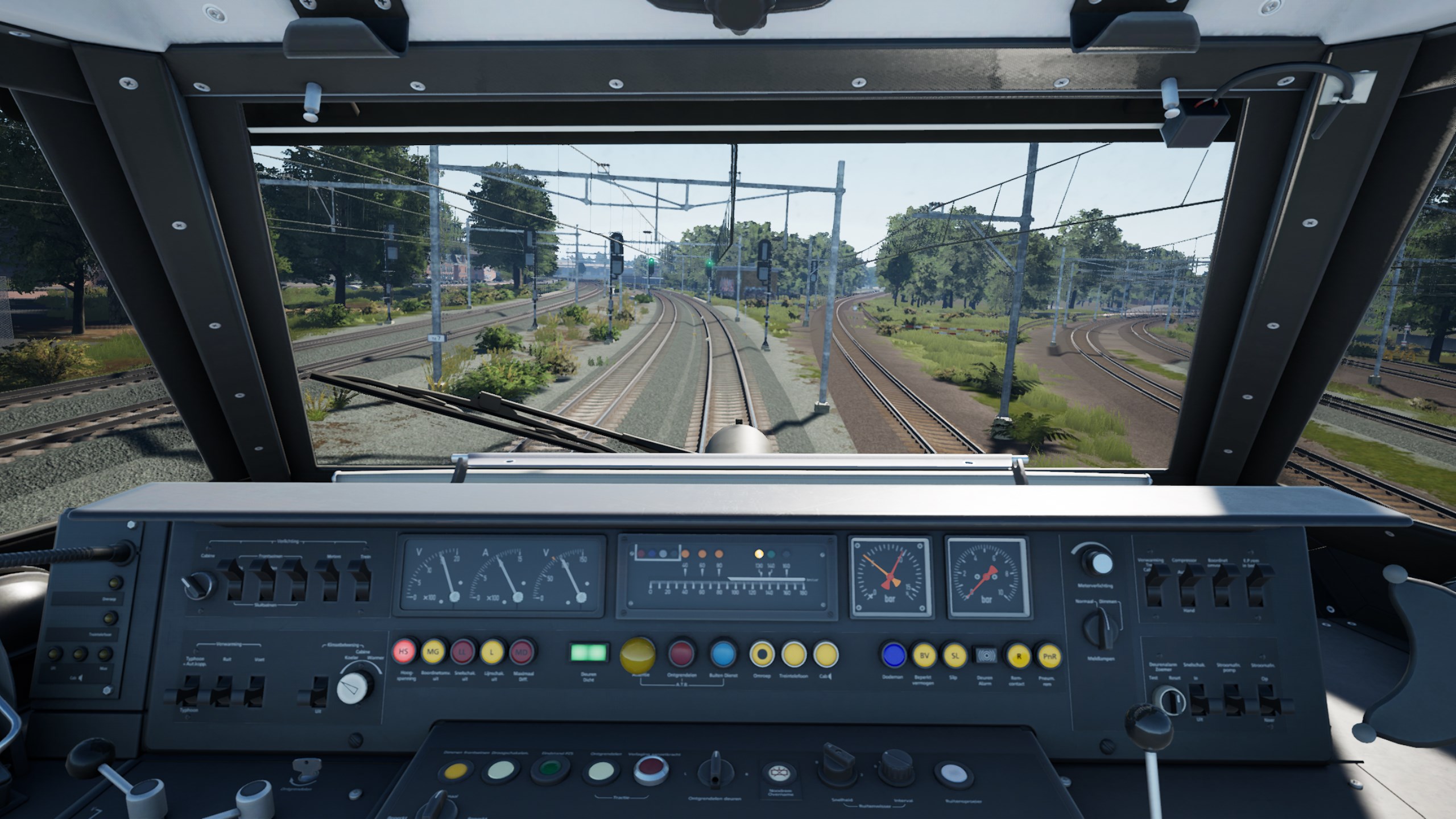This screenshot has width=1456, height=819.
Task: Push the red HS Hoogspanning button
Action: coord(404,652)
